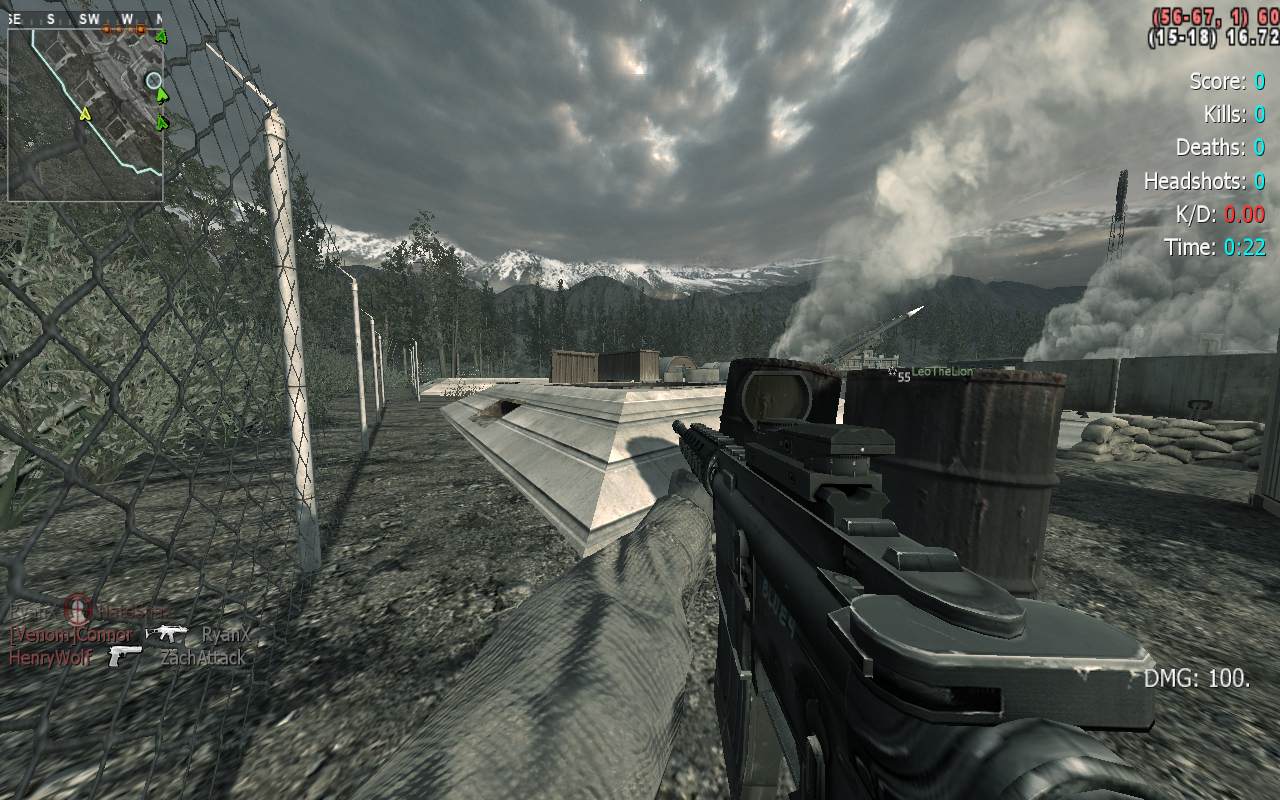
Task: Click the compass strip above the minimap
Action: [85, 19]
